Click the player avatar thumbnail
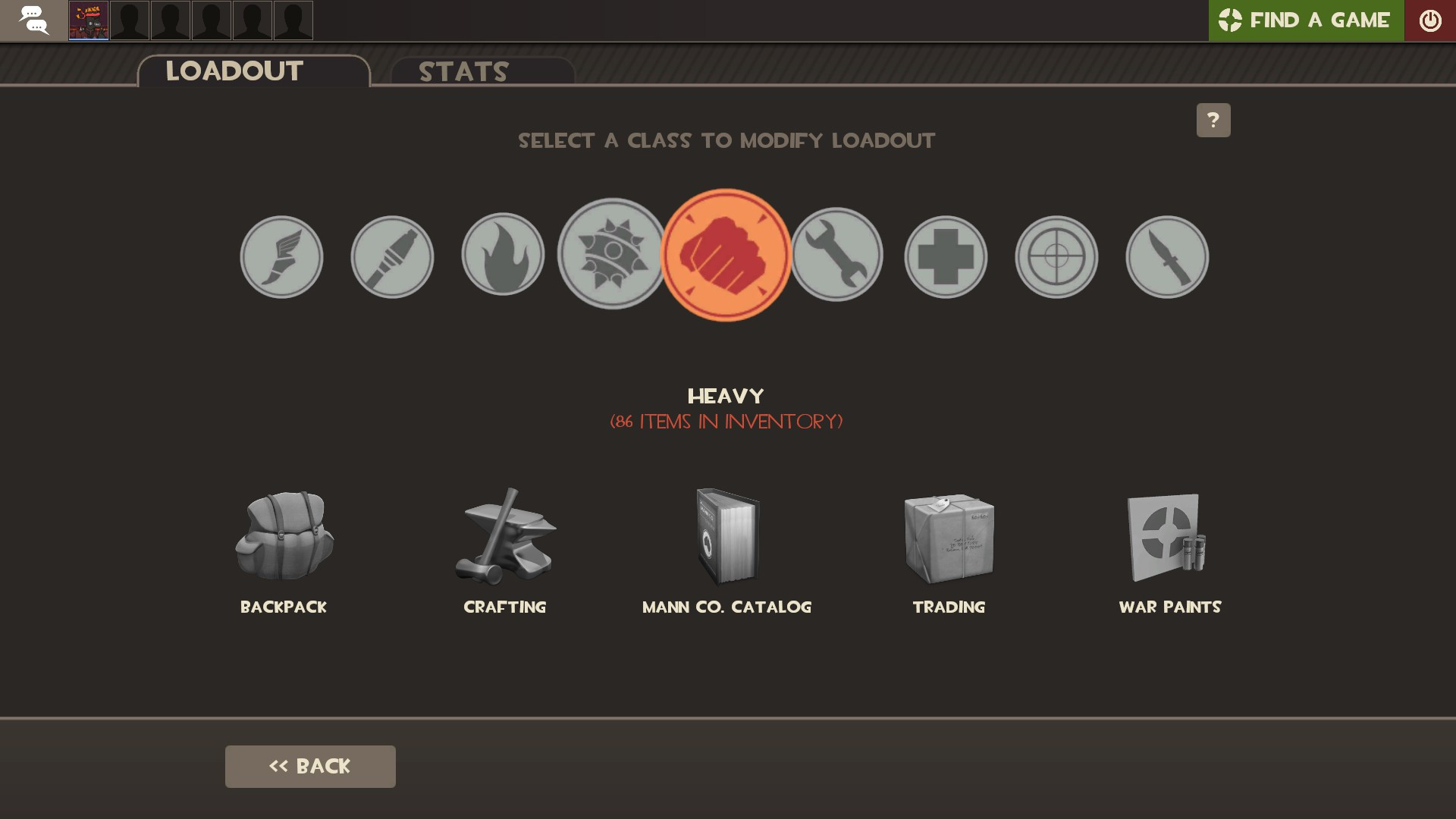 pos(88,20)
